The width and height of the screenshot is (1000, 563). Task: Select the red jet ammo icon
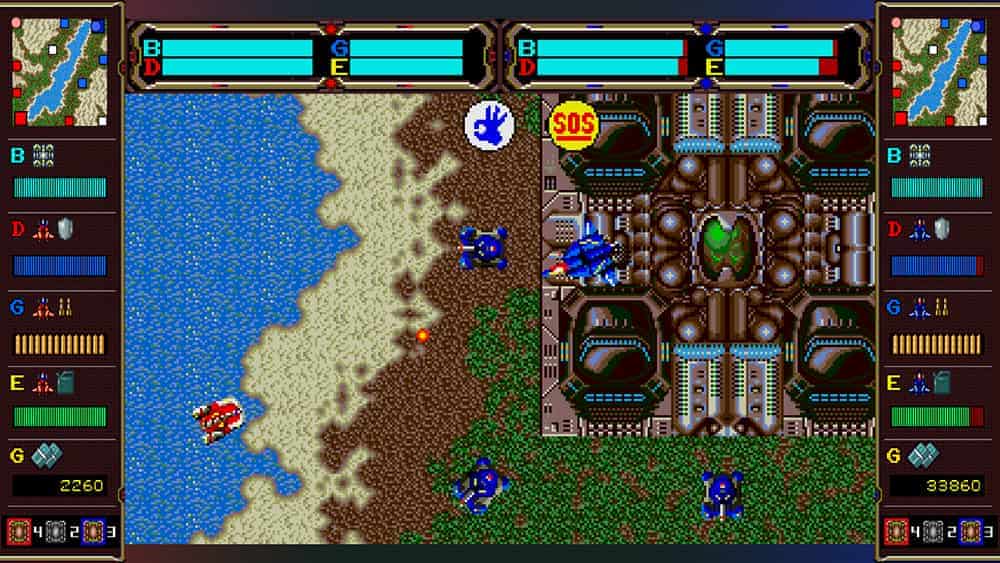[x=66, y=307]
